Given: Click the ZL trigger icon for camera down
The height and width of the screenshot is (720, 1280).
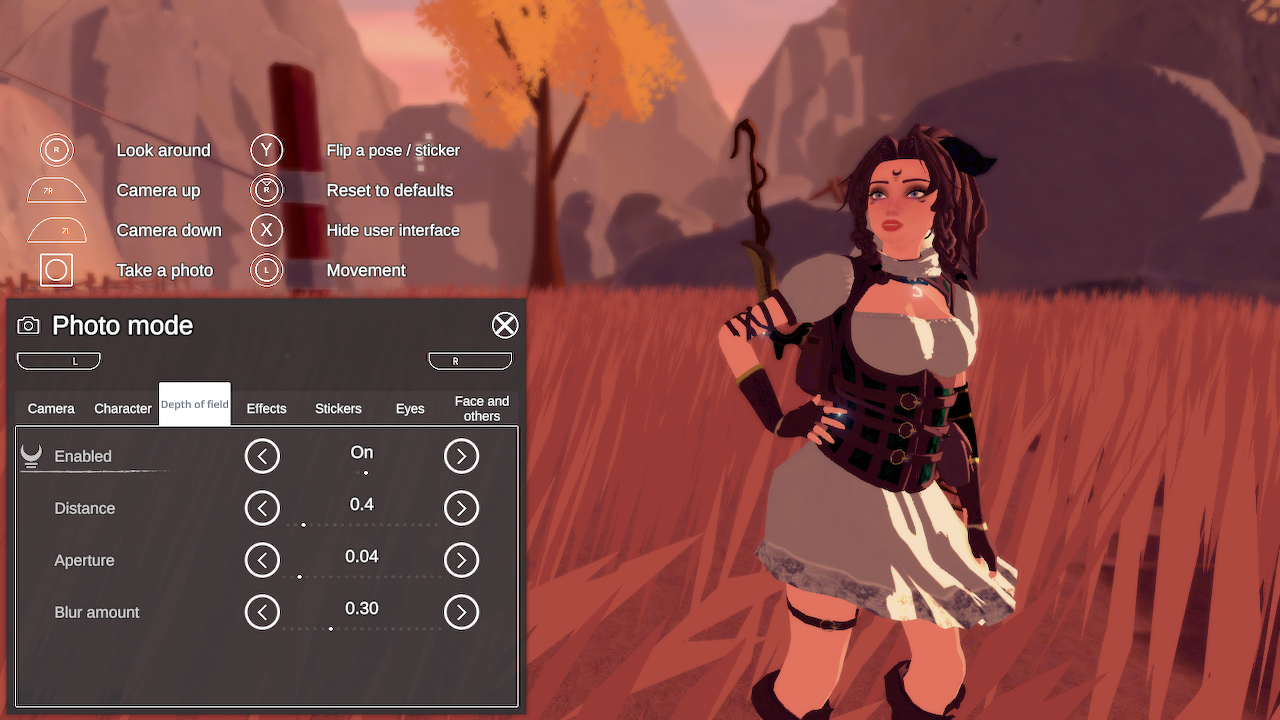Looking at the screenshot, I should (56, 230).
